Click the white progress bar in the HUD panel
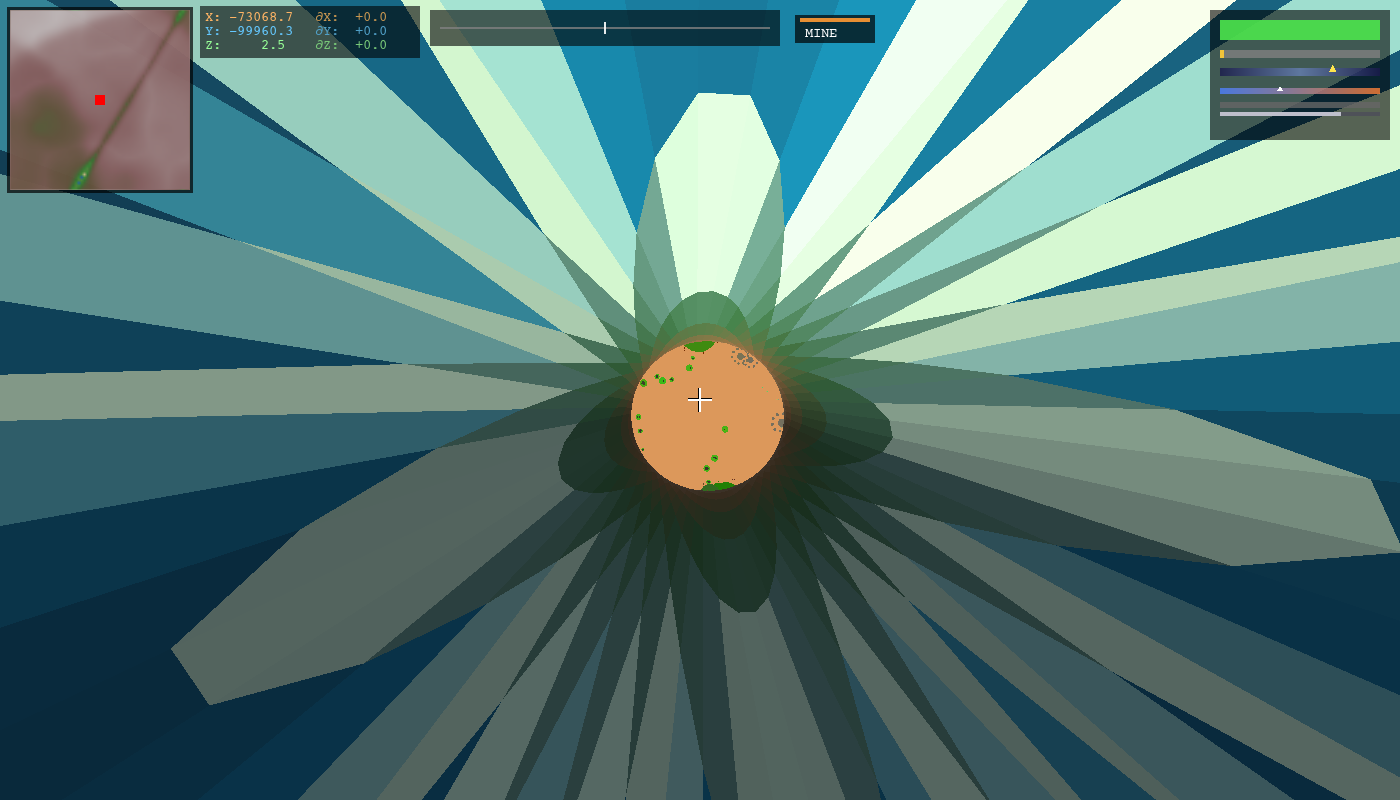This screenshot has height=800, width=1400. pos(1280,114)
